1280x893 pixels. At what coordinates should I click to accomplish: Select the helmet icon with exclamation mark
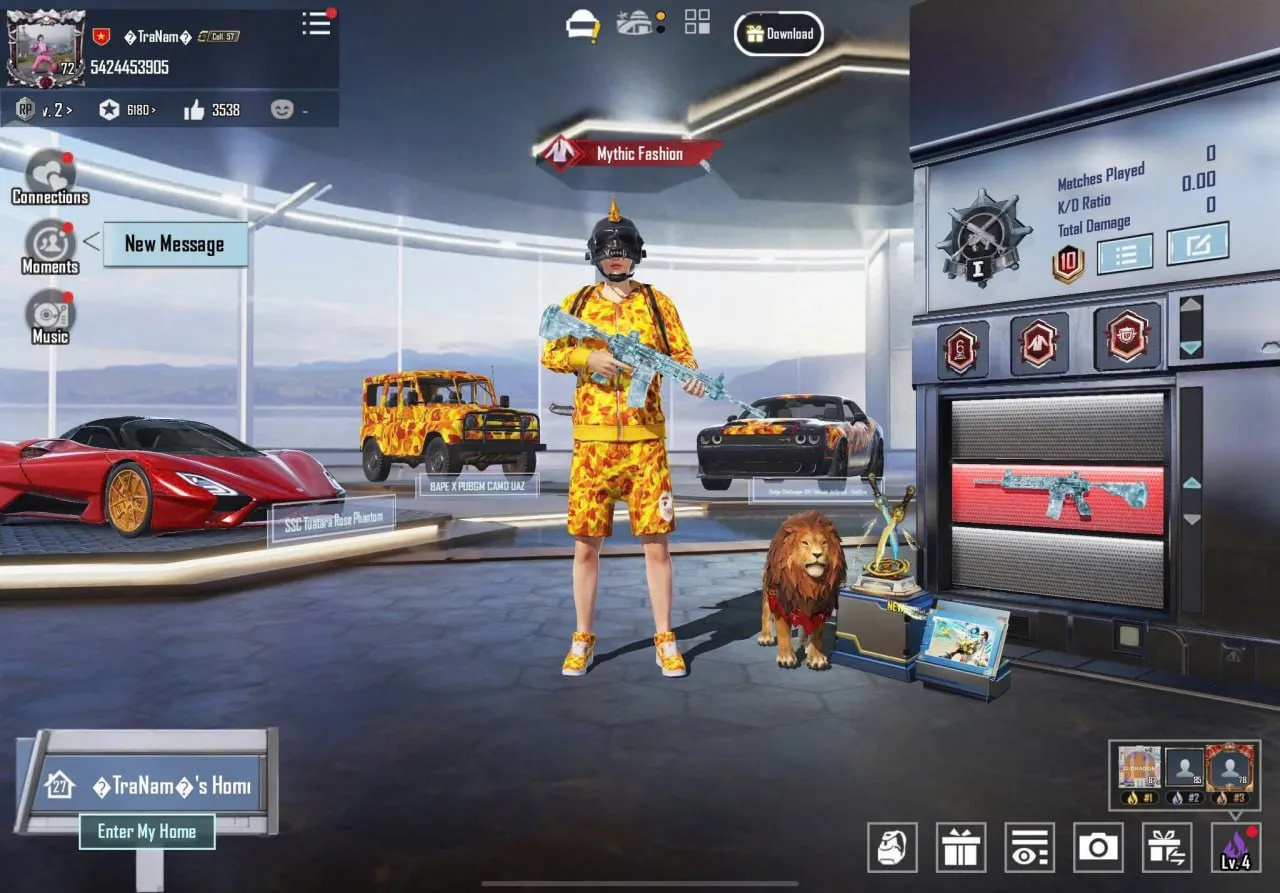pyautogui.click(x=582, y=25)
